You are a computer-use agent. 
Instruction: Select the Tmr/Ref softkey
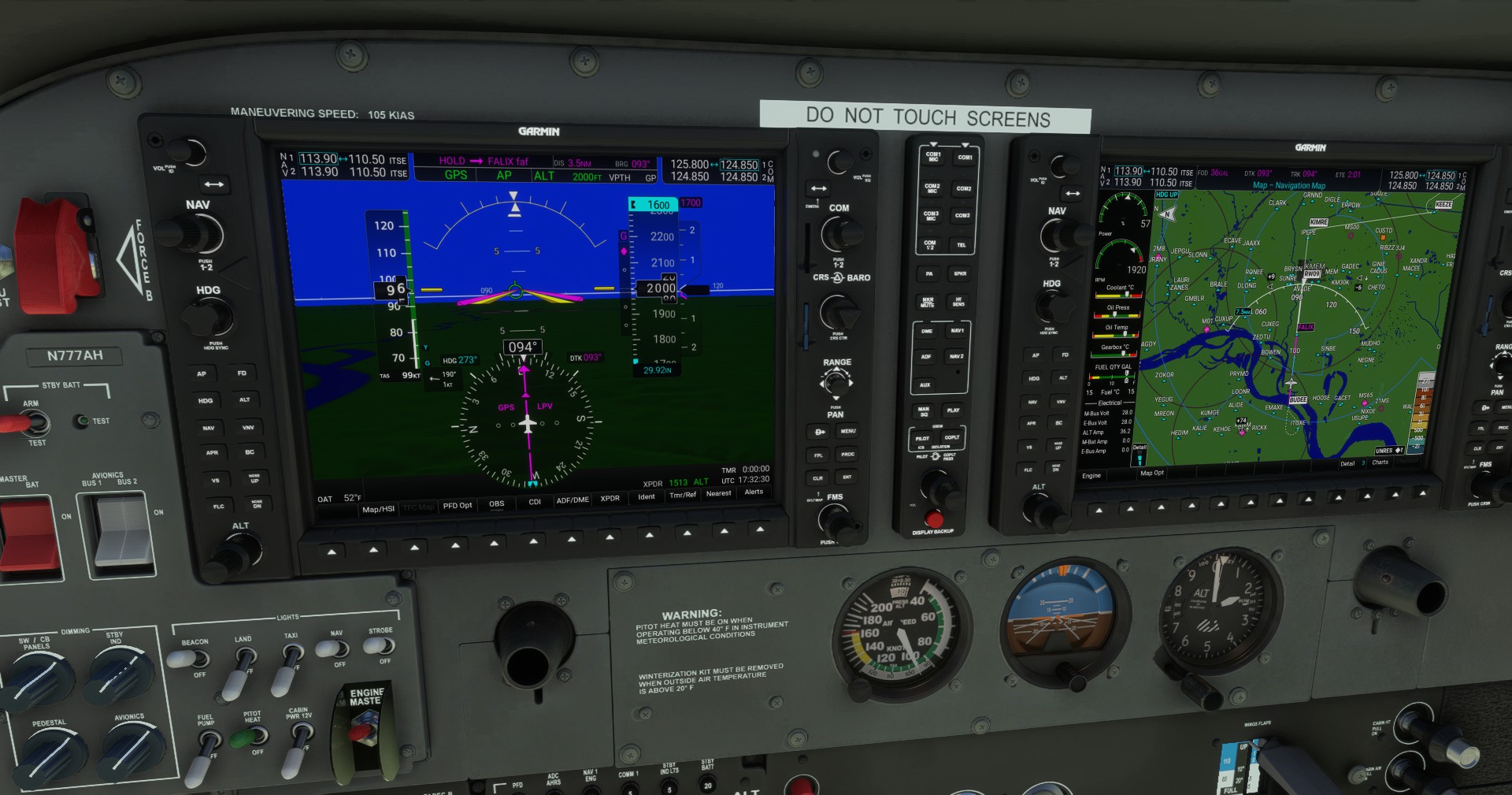[x=682, y=494]
